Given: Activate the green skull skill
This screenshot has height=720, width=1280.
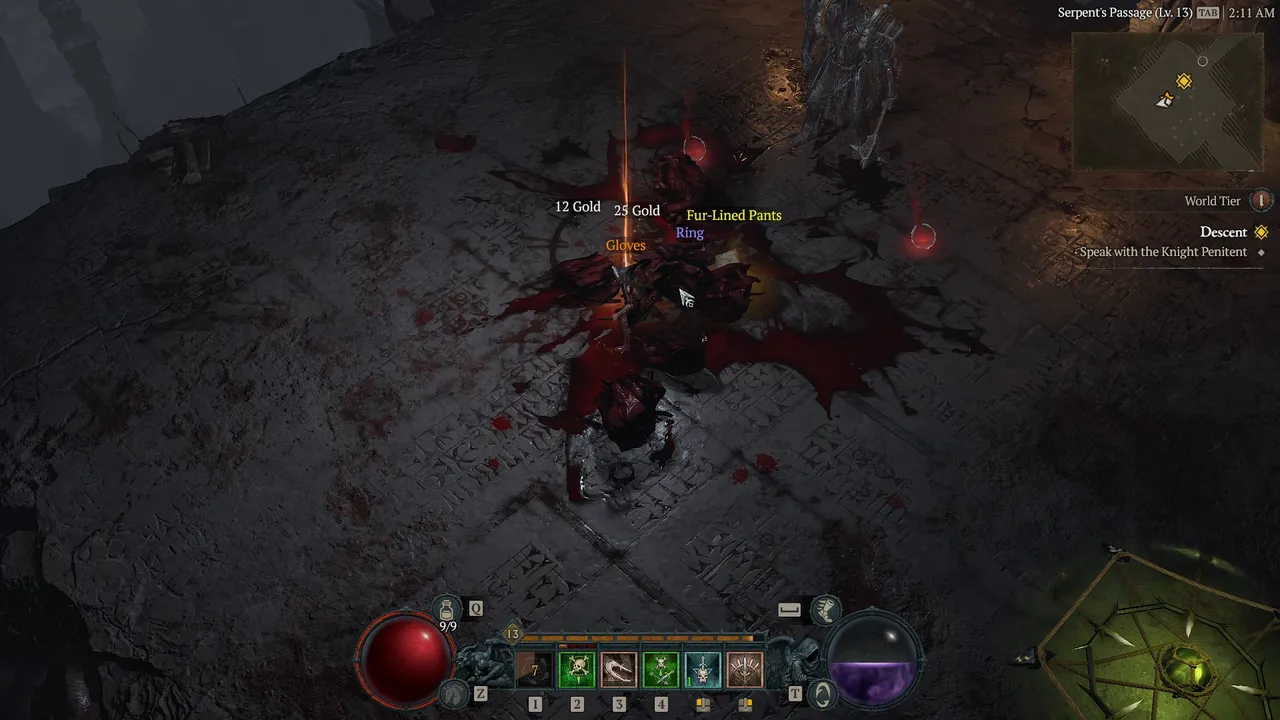Looking at the screenshot, I should pos(577,669).
